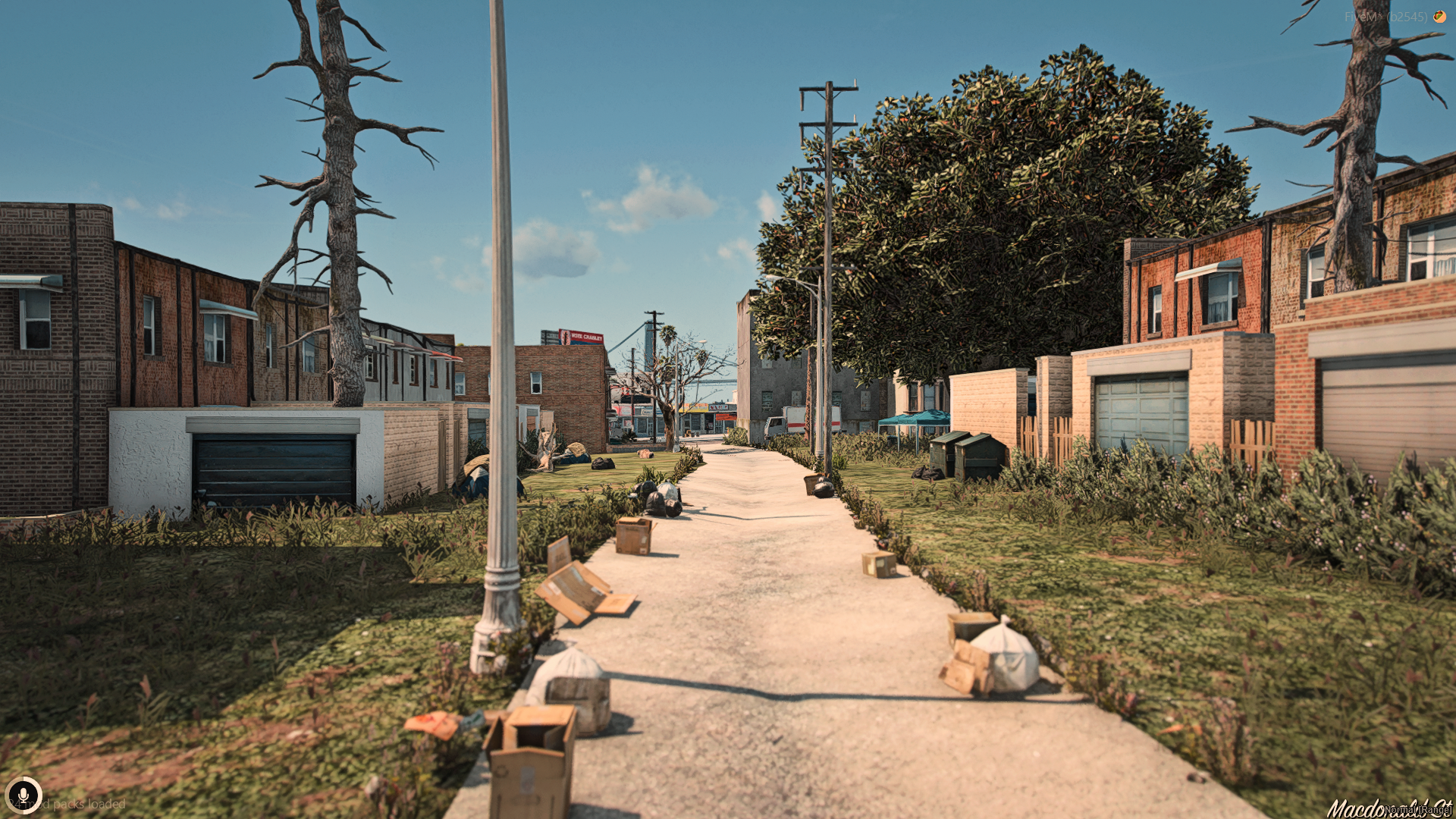Click the microphone voice indicator icon
This screenshot has height=819, width=1456.
coord(24,795)
